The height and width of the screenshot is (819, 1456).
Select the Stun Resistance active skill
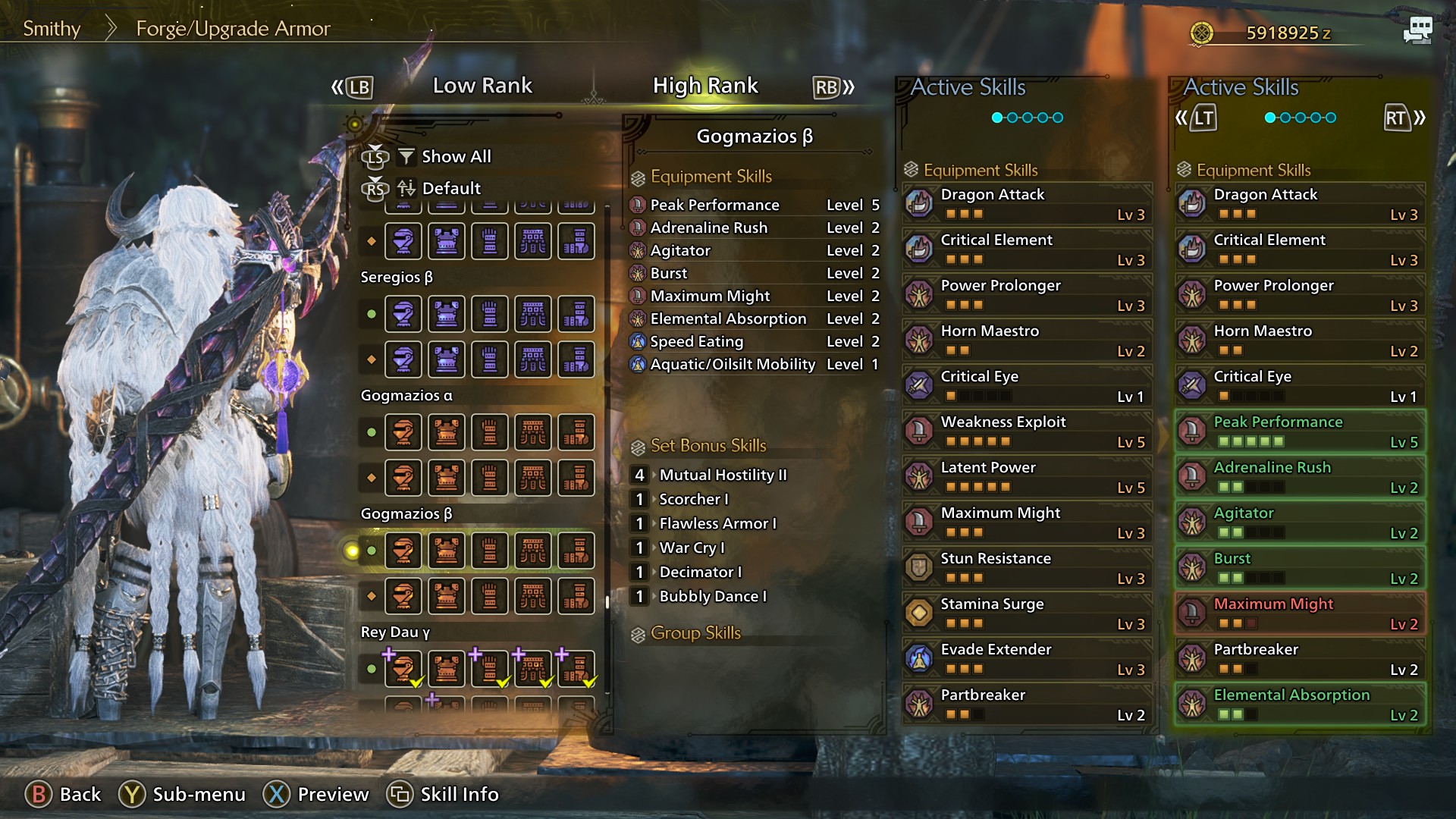point(1027,567)
